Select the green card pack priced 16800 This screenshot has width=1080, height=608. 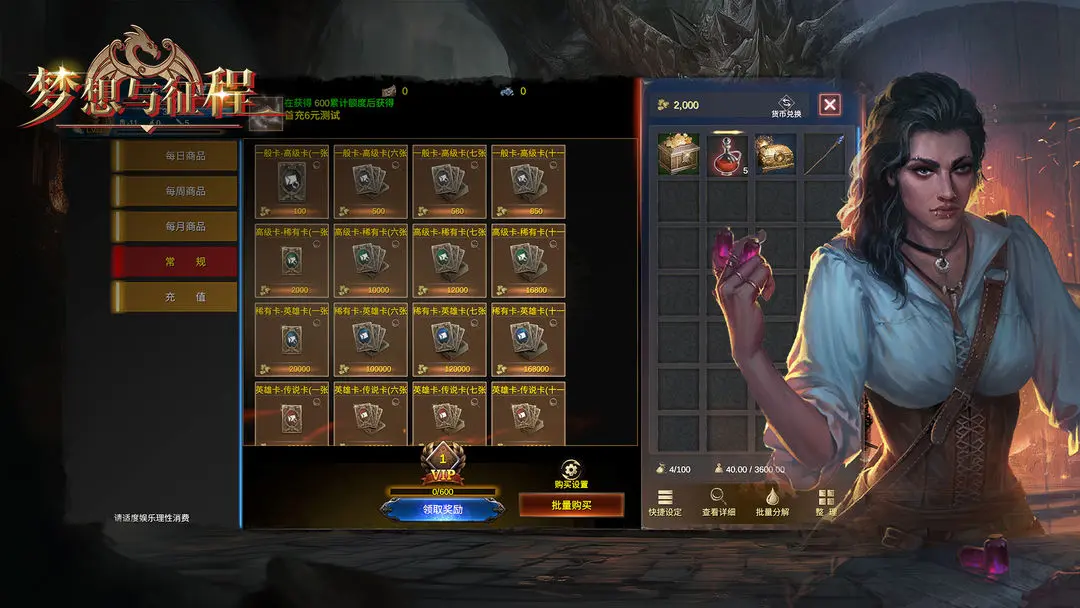tap(528, 261)
